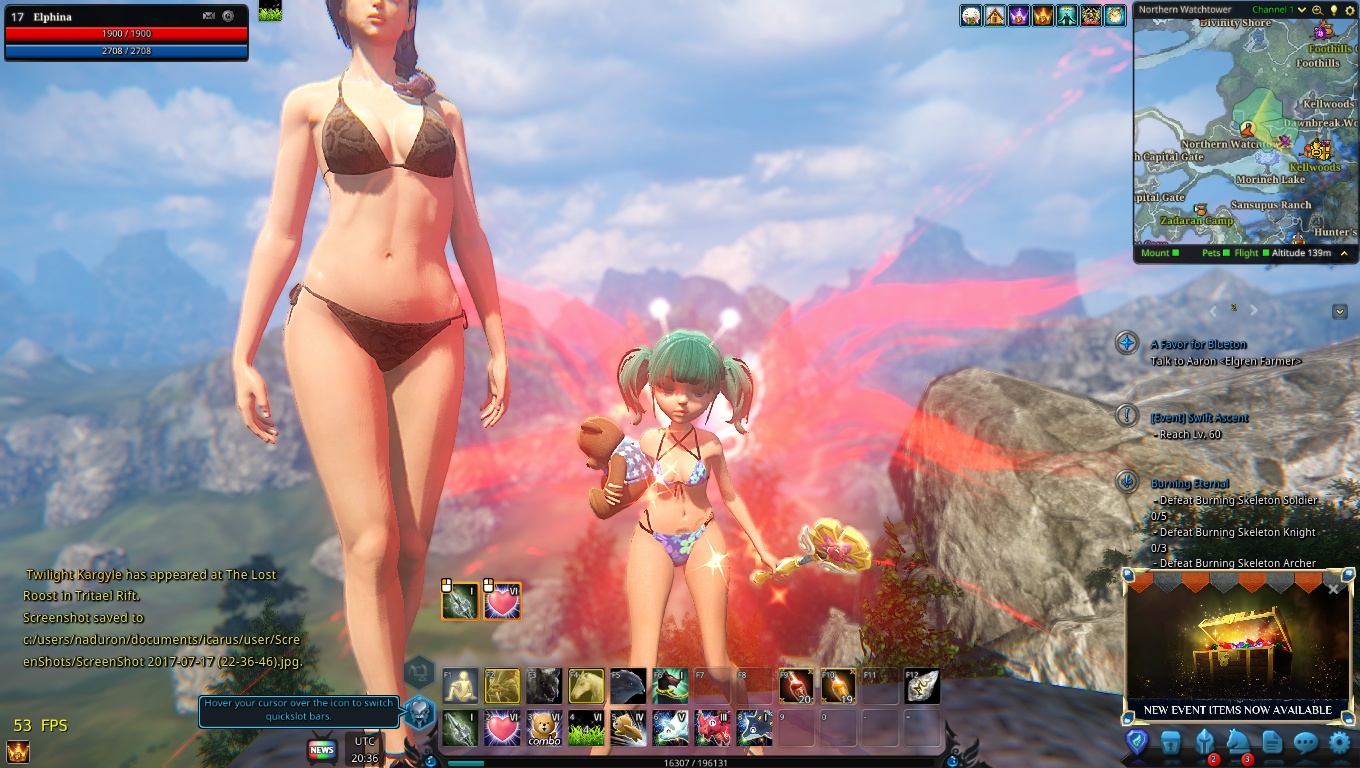Open the gear-shaped system settings menu
This screenshot has width=1360, height=768.
(1339, 742)
